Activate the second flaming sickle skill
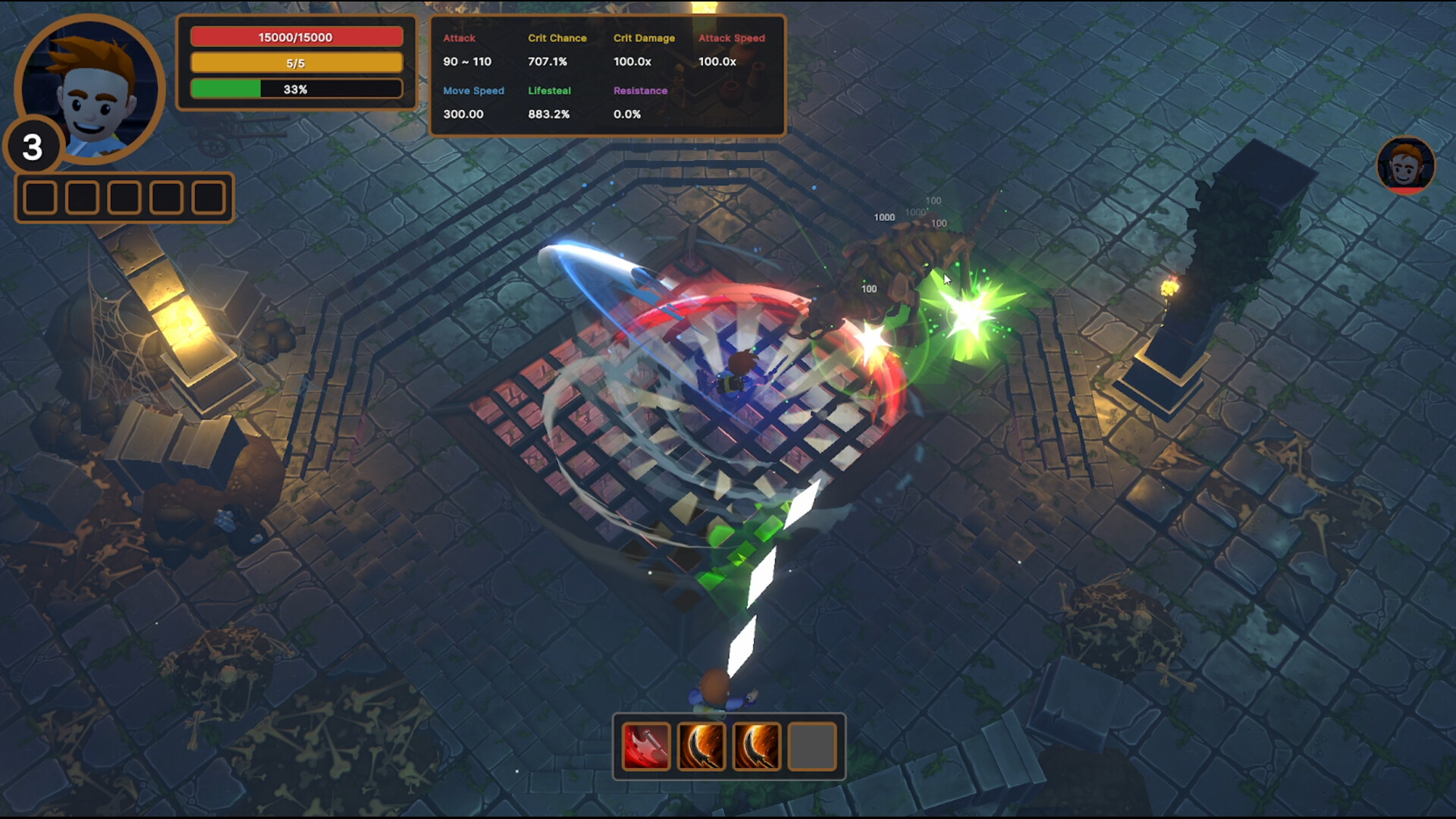 756,748
